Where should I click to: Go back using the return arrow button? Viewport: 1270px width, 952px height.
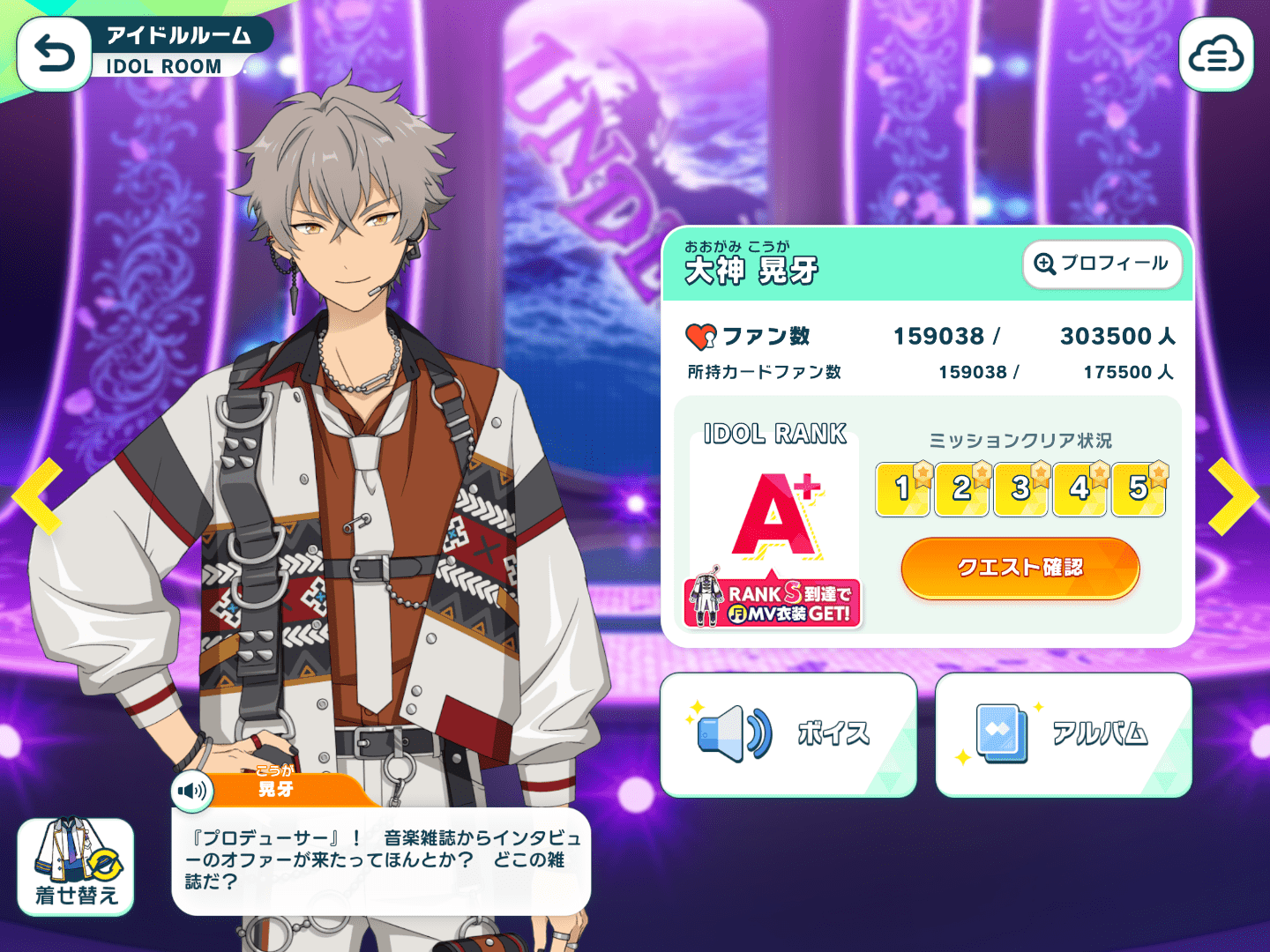coord(54,55)
